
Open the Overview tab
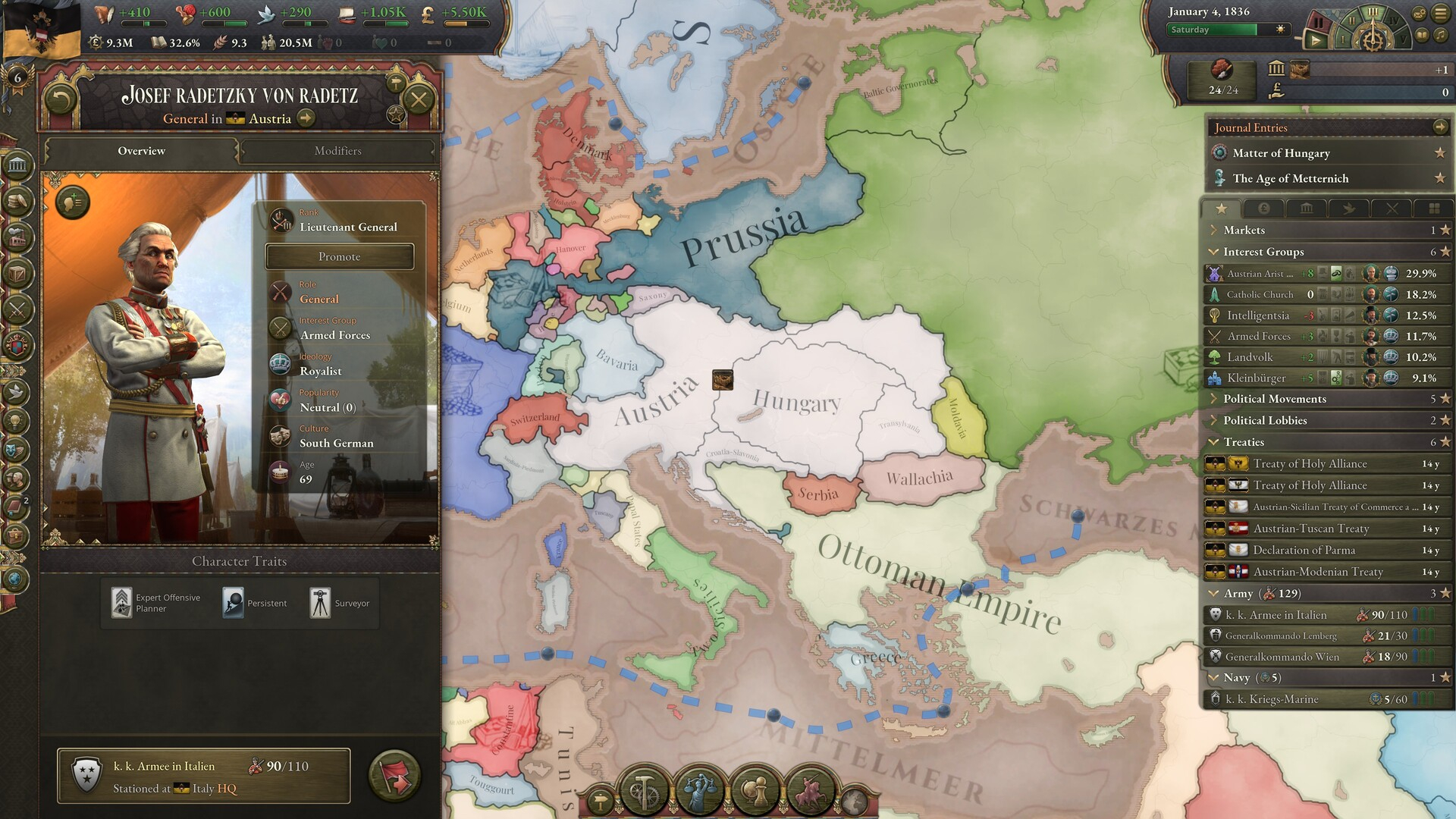click(141, 151)
